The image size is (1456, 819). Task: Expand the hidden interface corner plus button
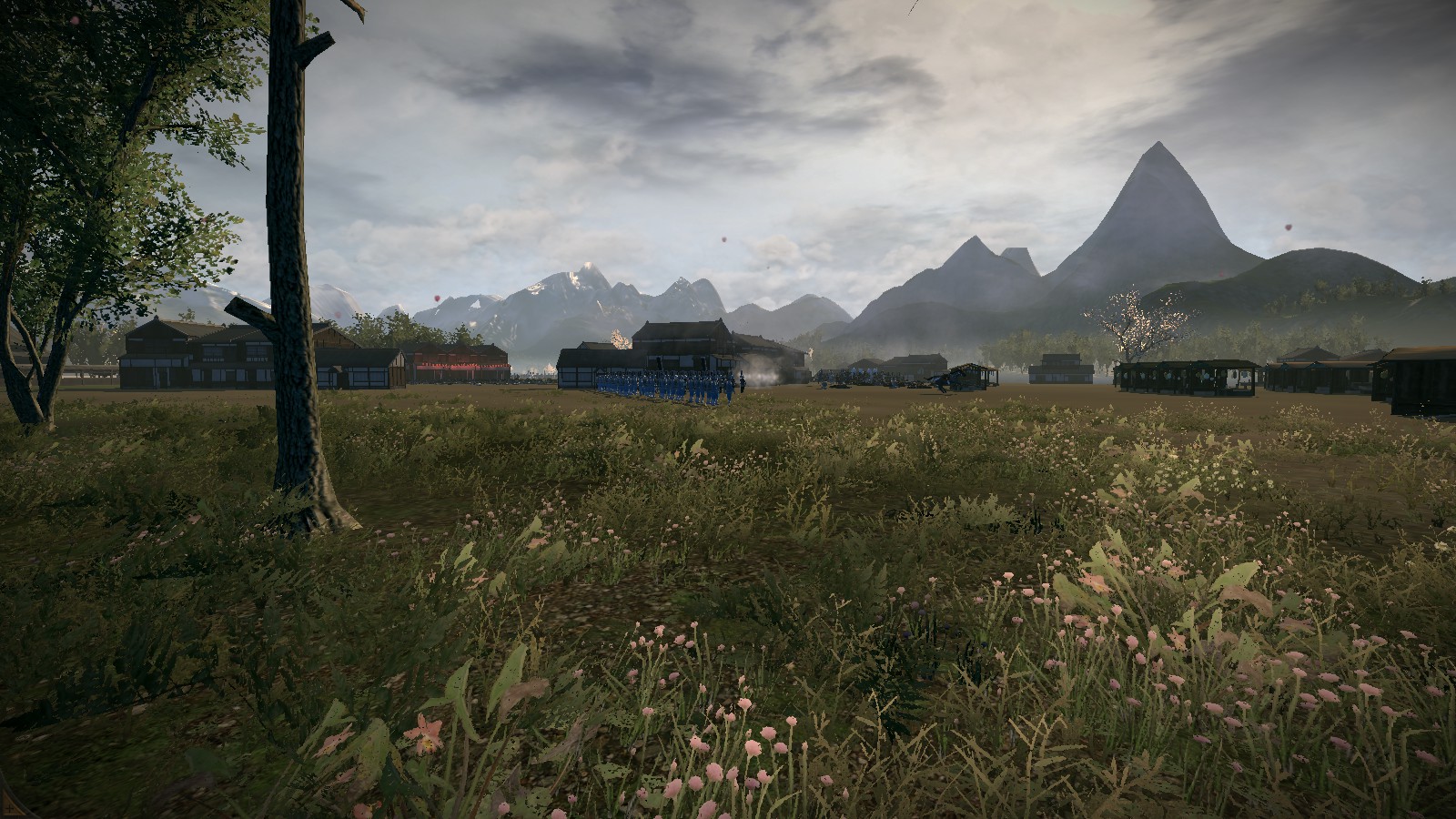(7, 809)
